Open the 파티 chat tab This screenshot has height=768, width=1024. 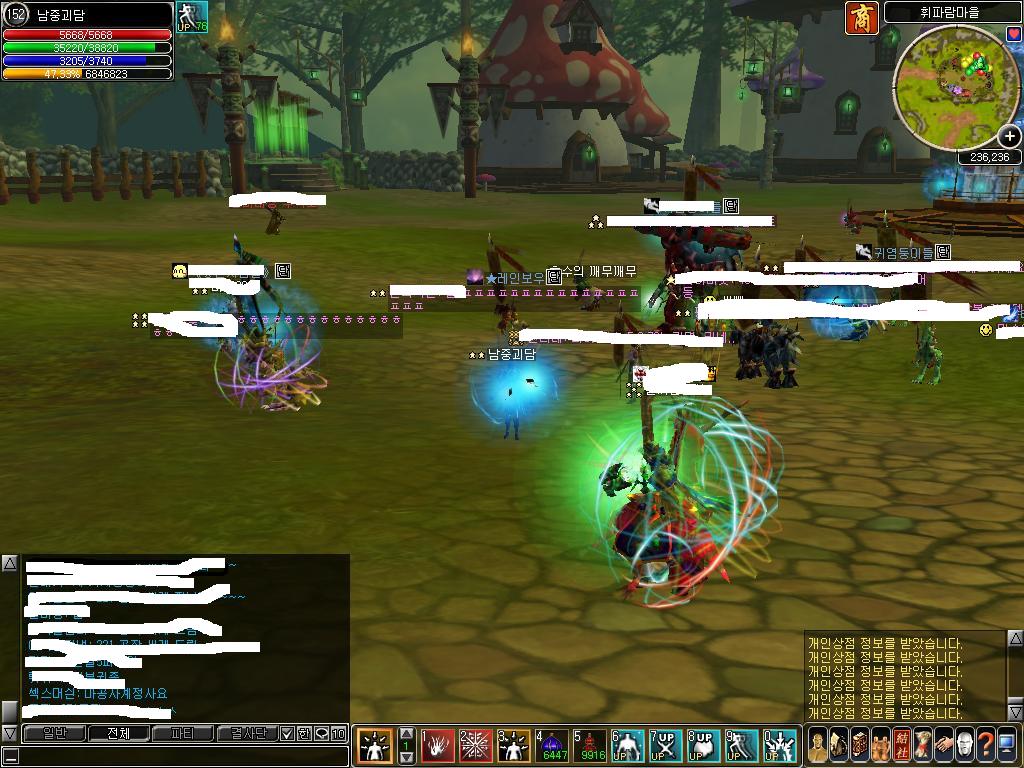(x=183, y=733)
